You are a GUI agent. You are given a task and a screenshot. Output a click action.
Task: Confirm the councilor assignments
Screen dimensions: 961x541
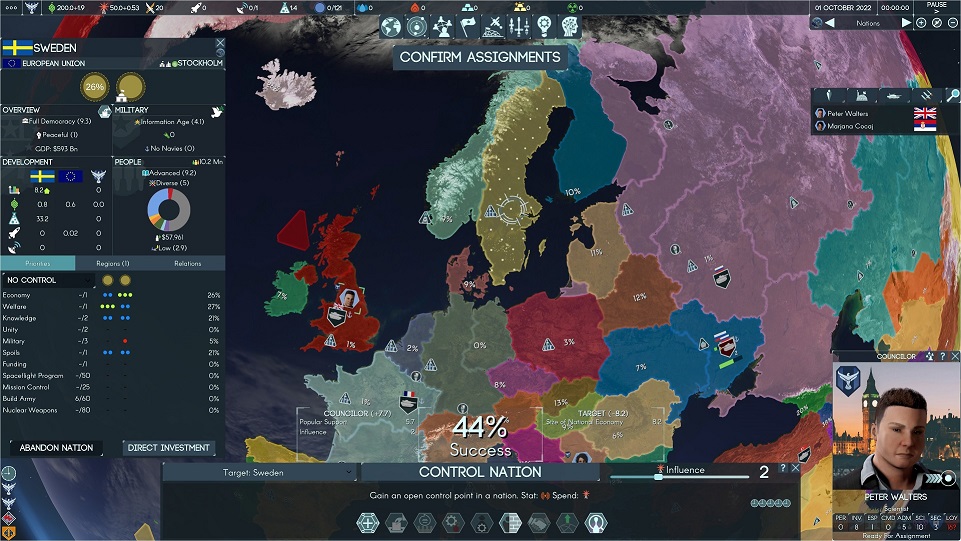pyautogui.click(x=480, y=57)
